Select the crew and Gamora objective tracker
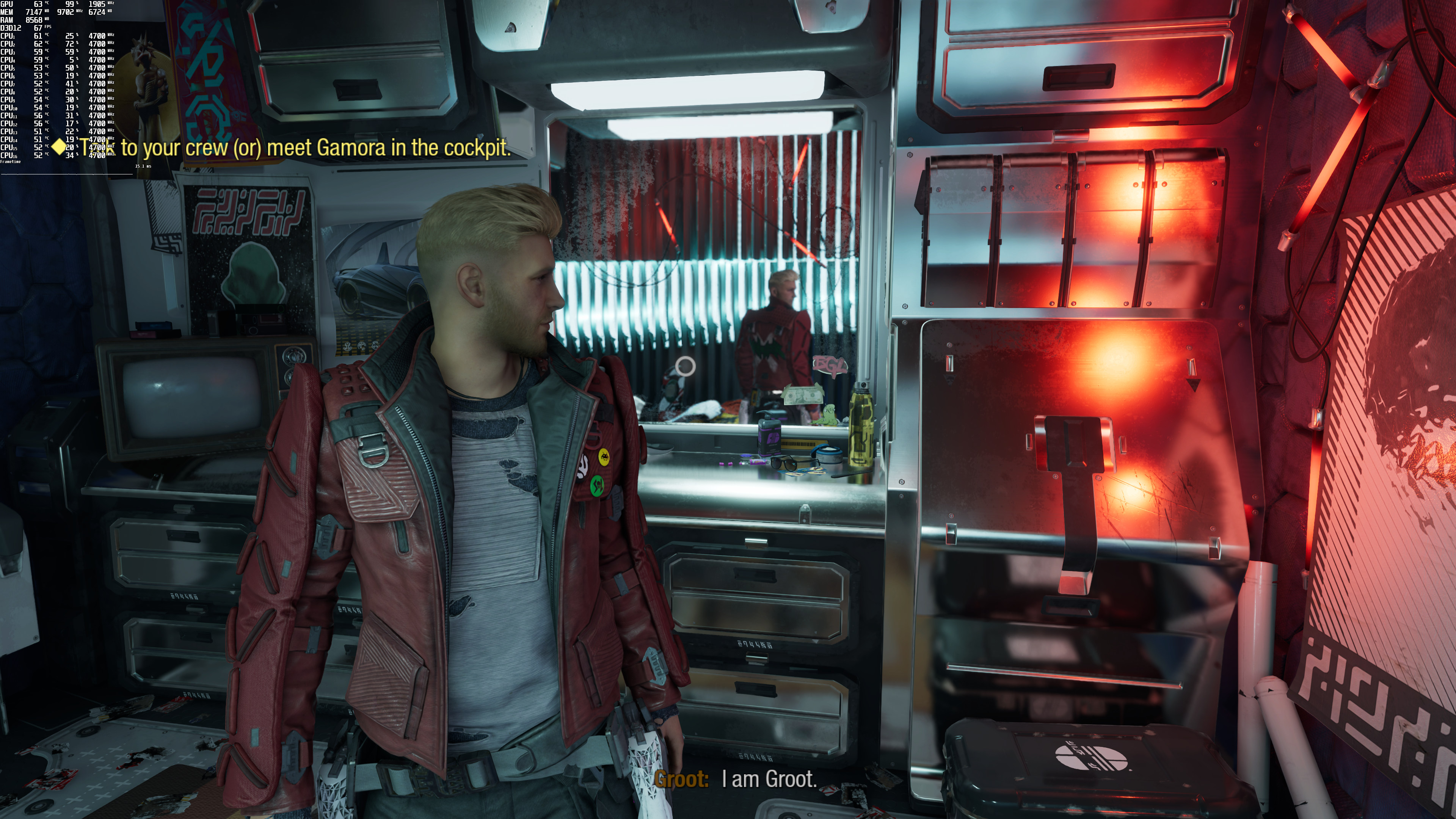This screenshot has height=819, width=1456. [294, 147]
